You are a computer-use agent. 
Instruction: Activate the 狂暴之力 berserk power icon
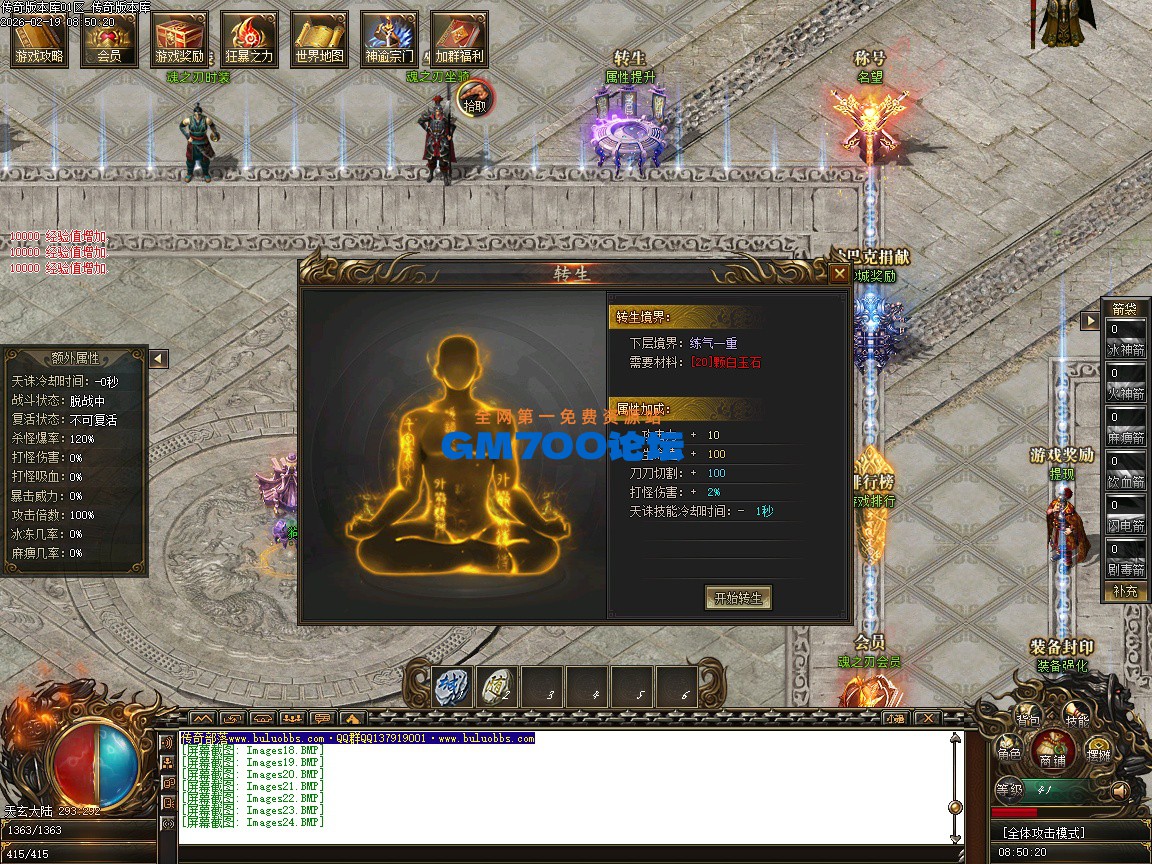[x=249, y=40]
